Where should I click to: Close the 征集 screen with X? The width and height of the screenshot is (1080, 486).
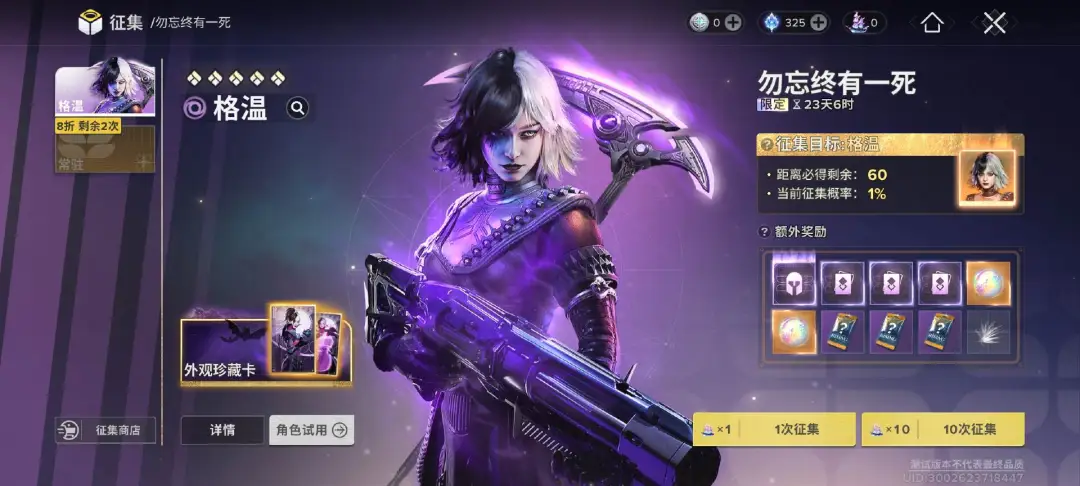coord(993,22)
